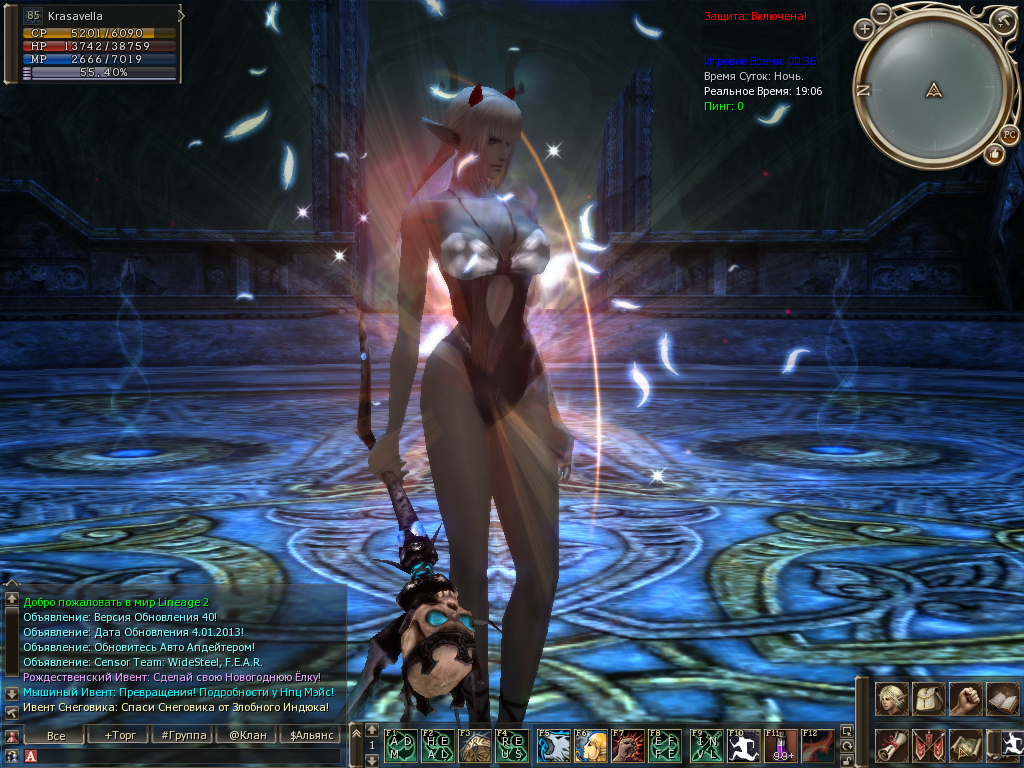Viewport: 1024px width, 768px height.
Task: Activate the F2 HEAL macro
Action: point(438,746)
